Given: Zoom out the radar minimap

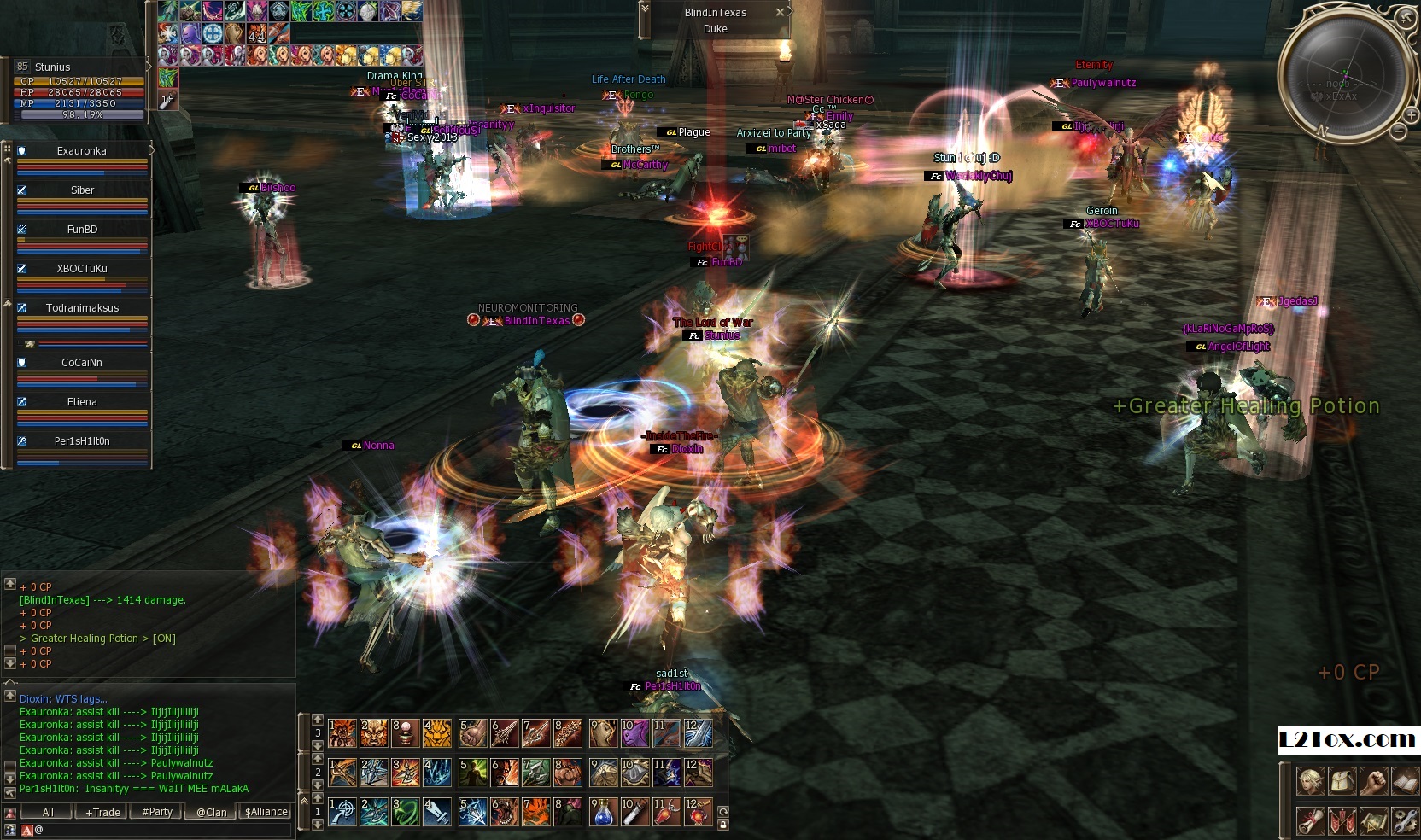Looking at the screenshot, I should [x=1398, y=131].
